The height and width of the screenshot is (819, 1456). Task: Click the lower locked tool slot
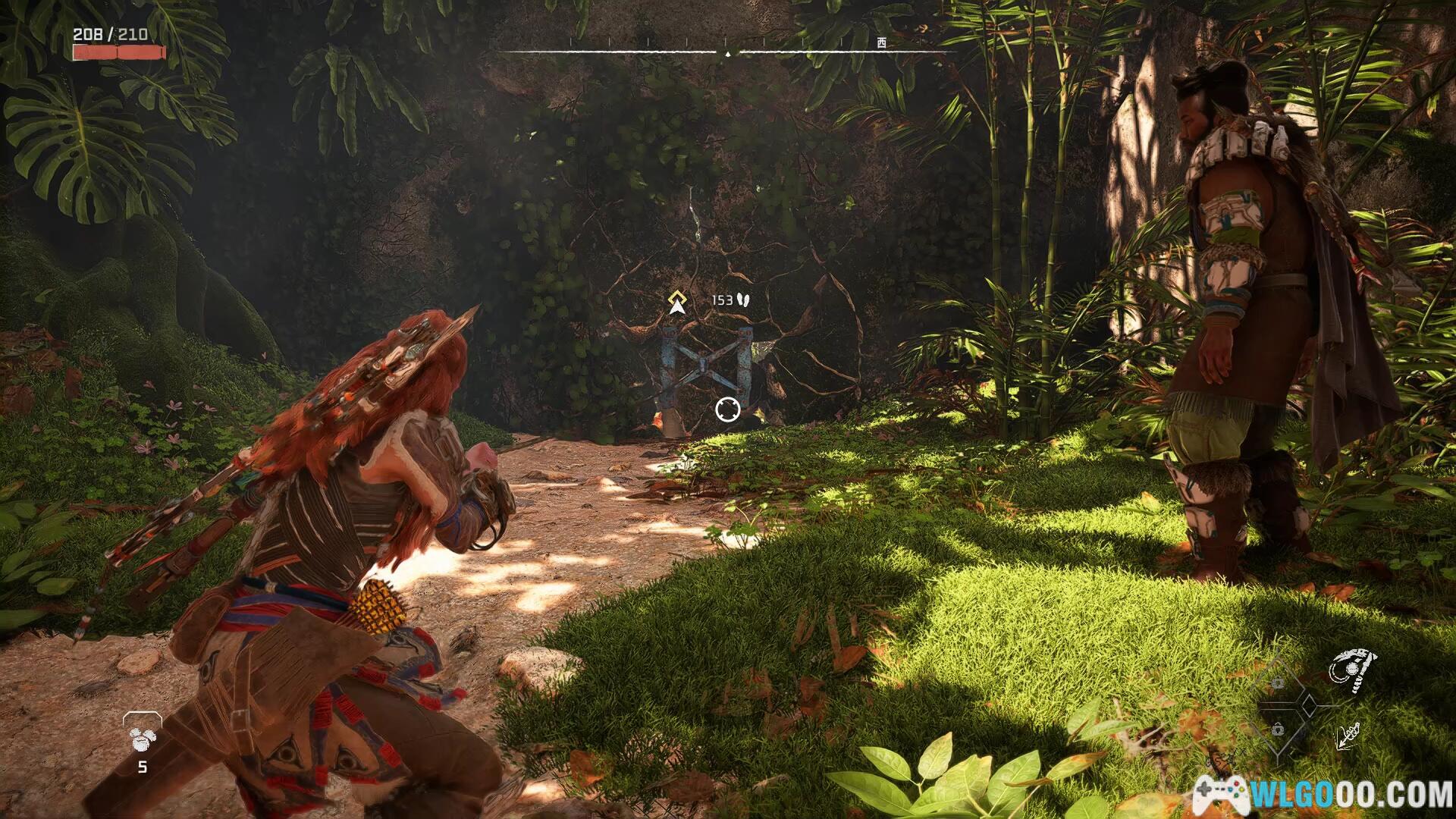1278,730
